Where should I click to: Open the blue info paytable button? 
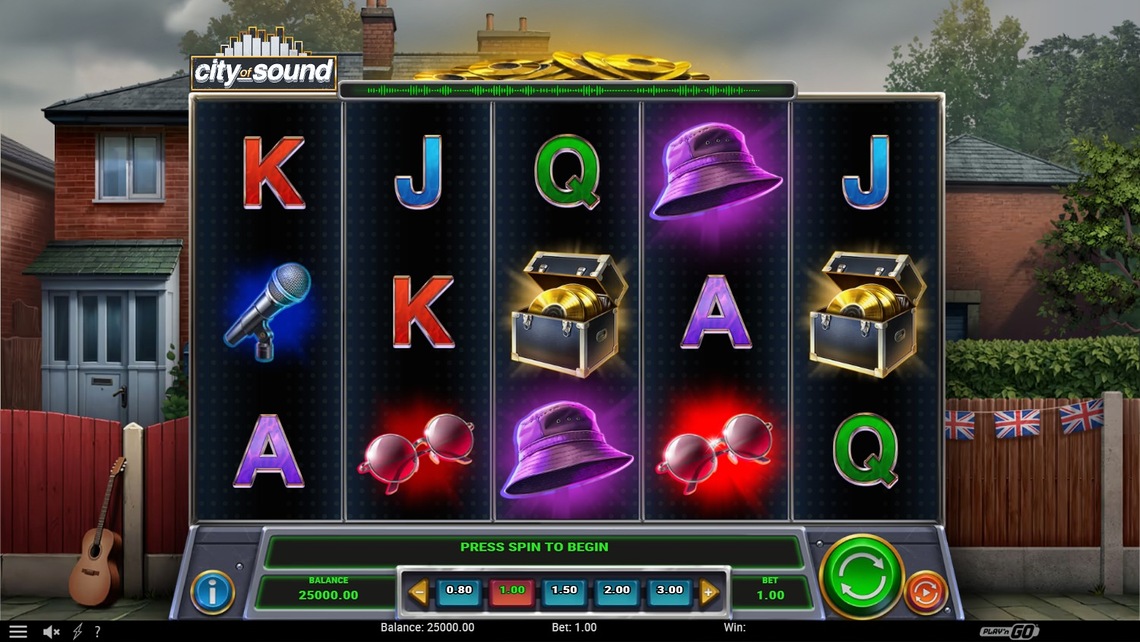click(212, 592)
